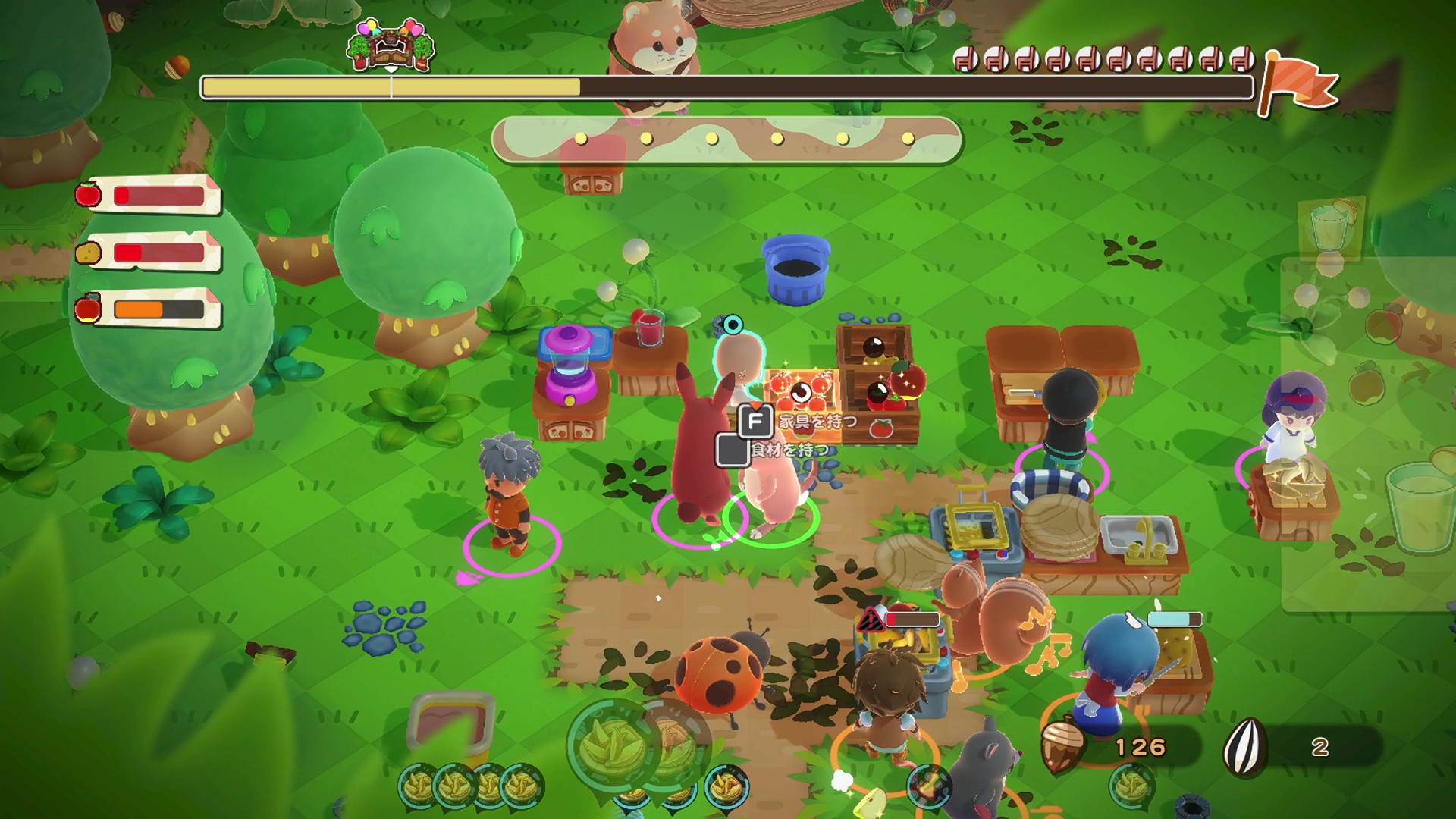
Task: Click the yellow stage progress bar at the top
Action: 379,86
